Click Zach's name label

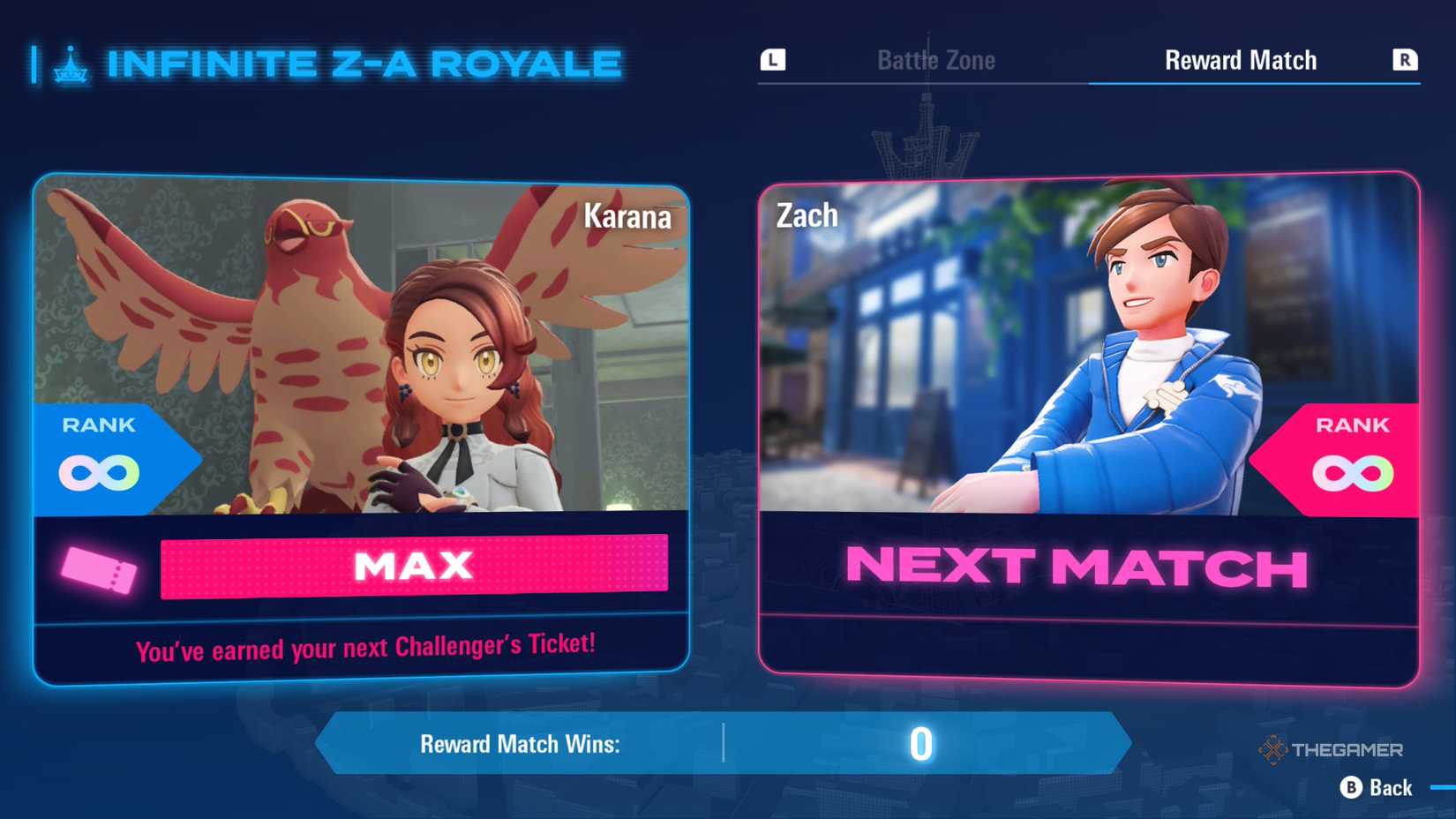(x=807, y=214)
